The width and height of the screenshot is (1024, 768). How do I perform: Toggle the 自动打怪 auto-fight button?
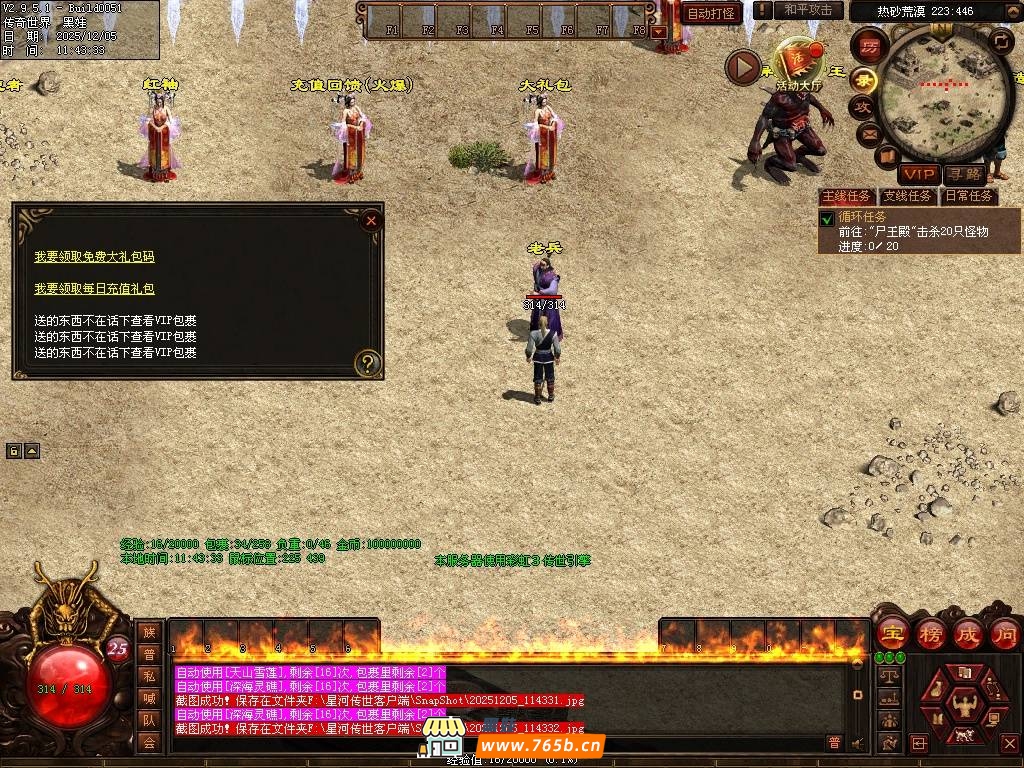click(711, 13)
